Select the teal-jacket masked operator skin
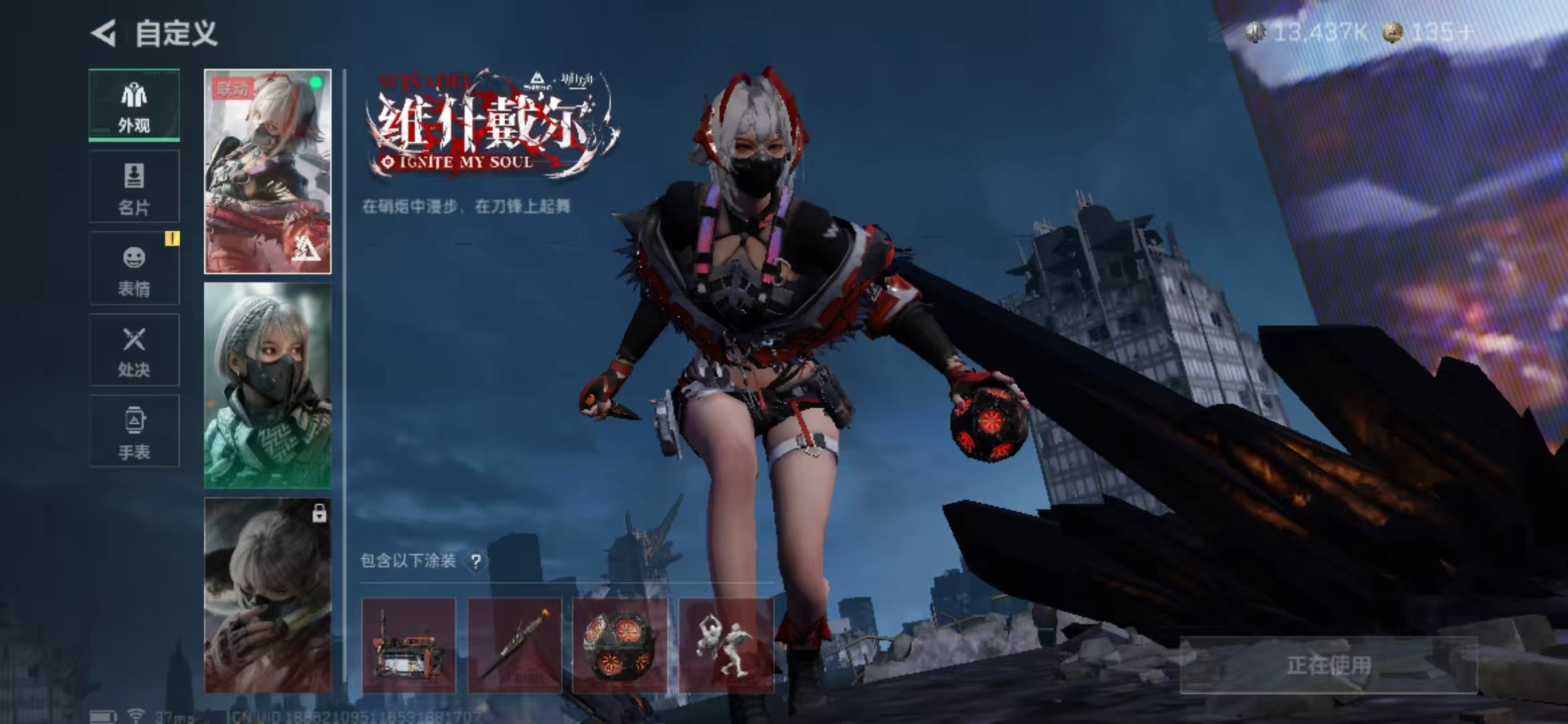Viewport: 1568px width, 724px height. (x=267, y=385)
